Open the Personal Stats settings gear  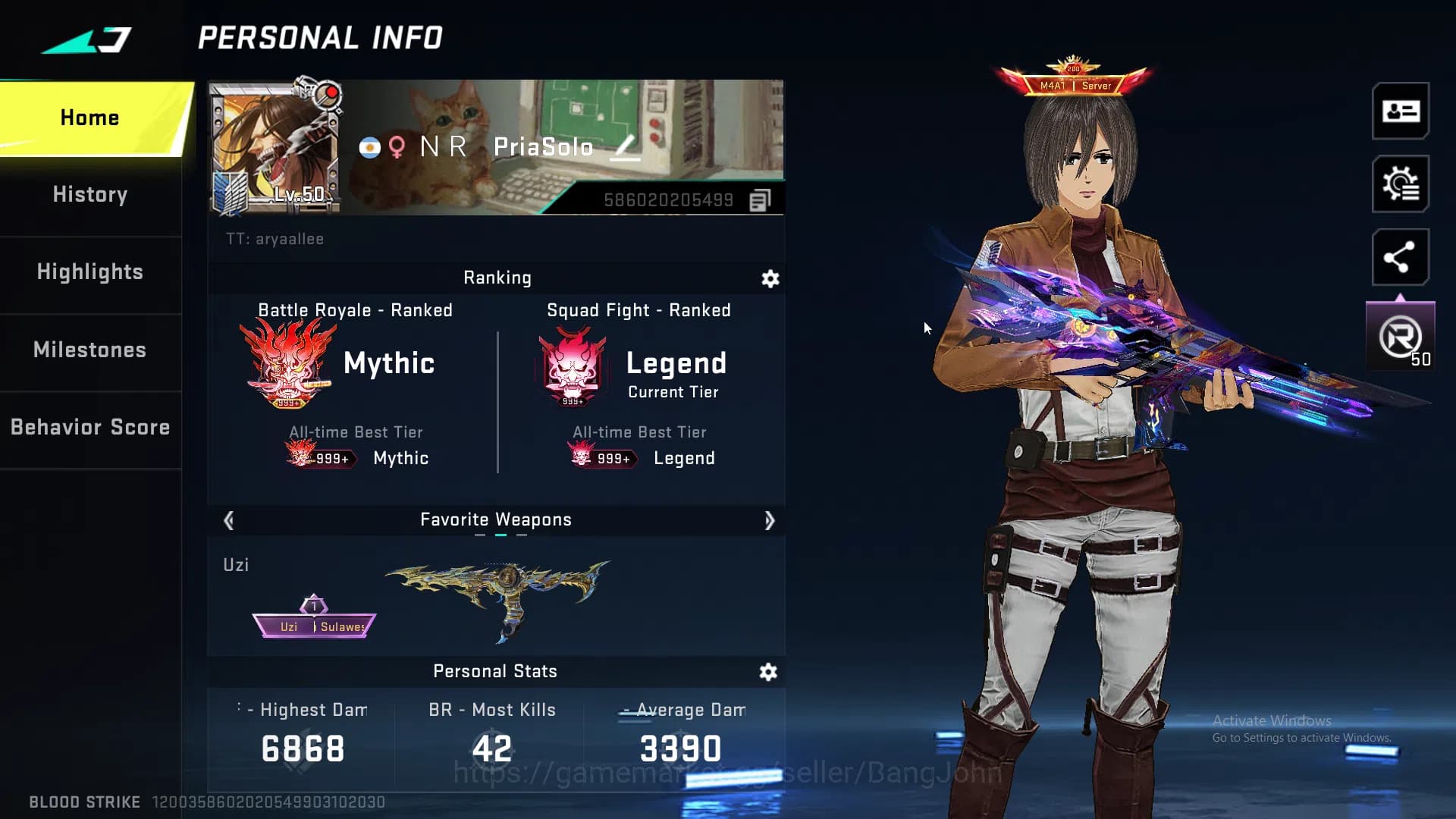click(769, 672)
